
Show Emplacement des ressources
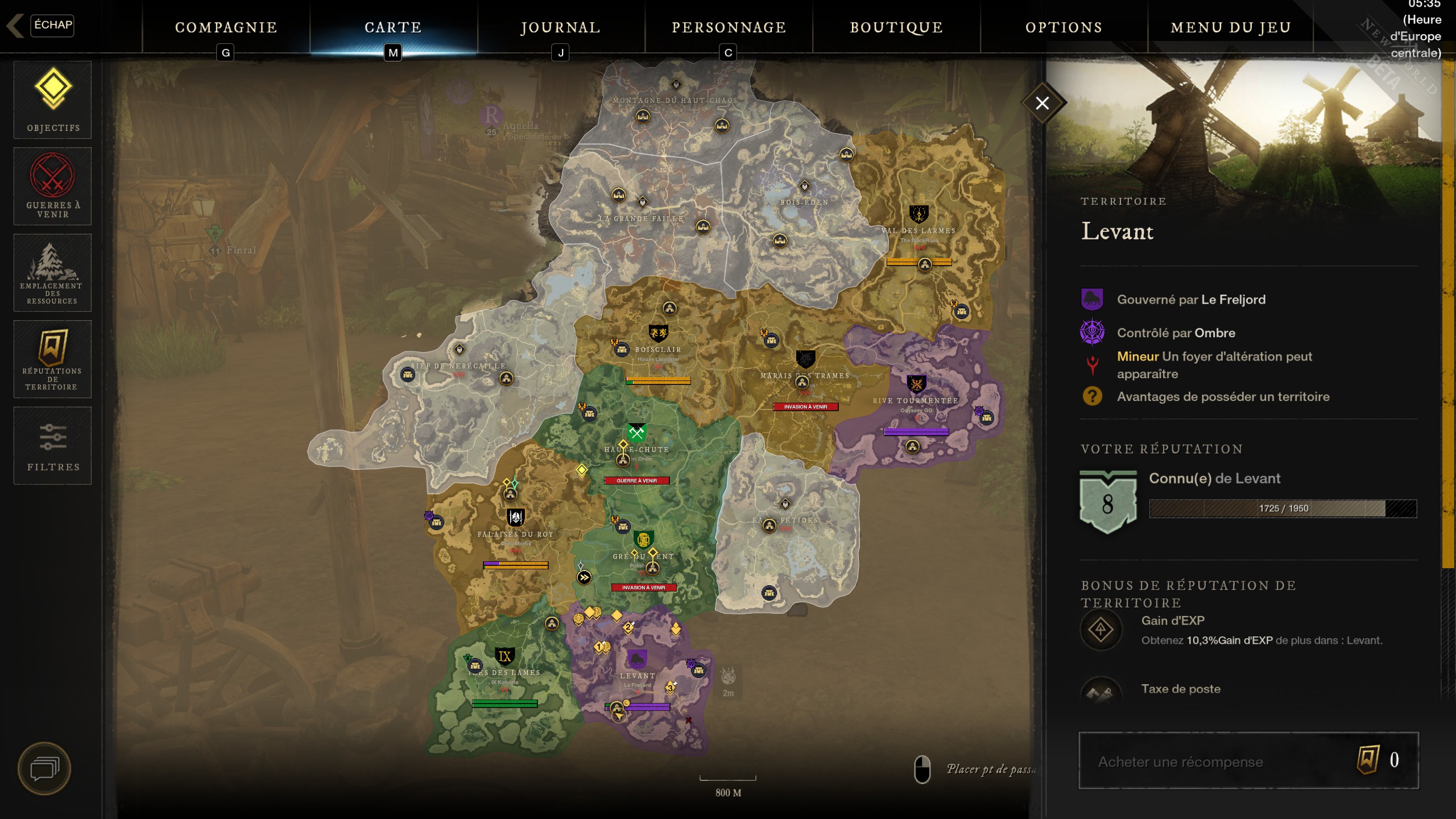tap(53, 273)
